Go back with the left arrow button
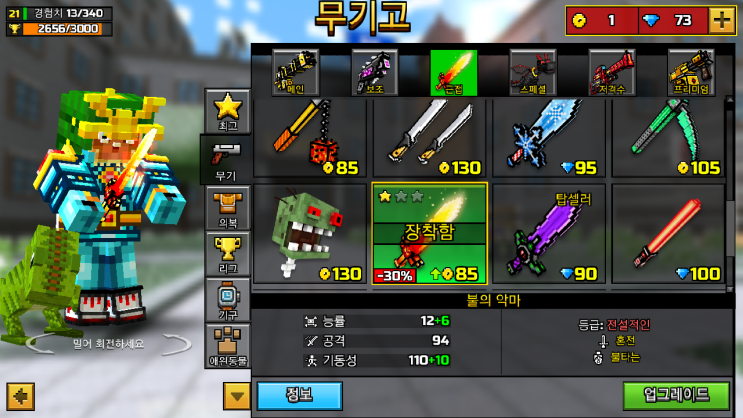Screen dimensions: 743x418 click(x=20, y=395)
